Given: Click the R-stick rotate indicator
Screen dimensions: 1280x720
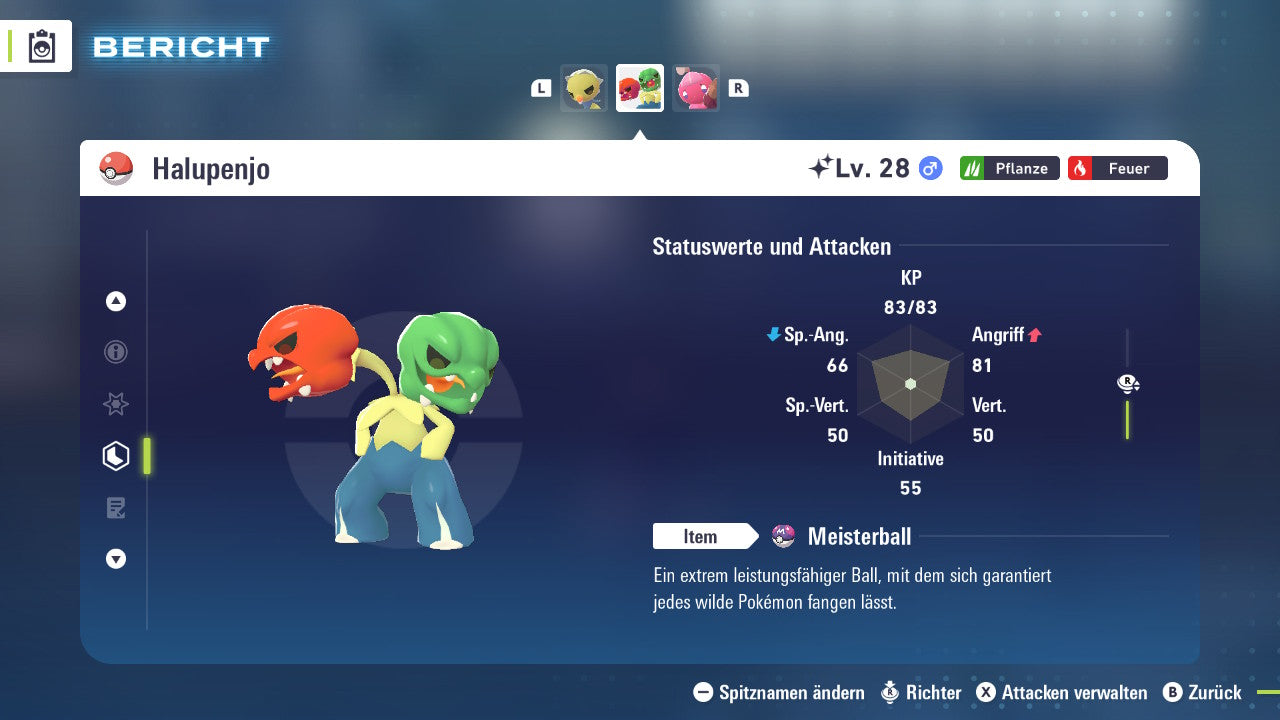Looking at the screenshot, I should tap(1127, 383).
